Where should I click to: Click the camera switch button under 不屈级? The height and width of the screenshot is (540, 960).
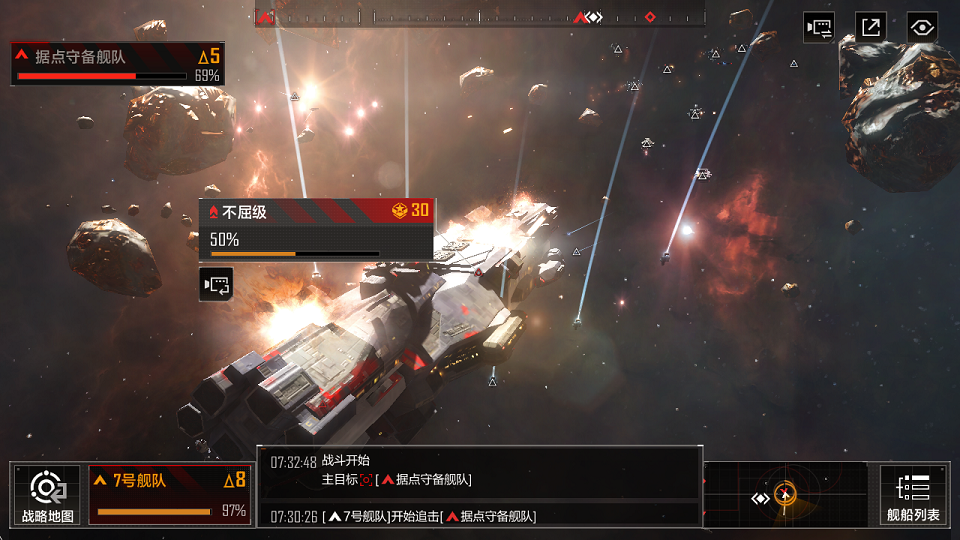pos(216,285)
